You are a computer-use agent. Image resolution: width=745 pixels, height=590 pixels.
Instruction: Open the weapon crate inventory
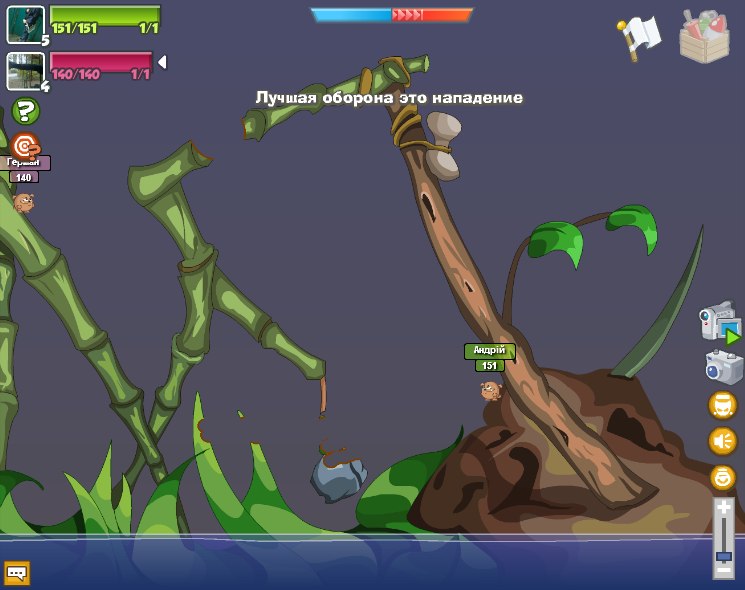pos(704,36)
